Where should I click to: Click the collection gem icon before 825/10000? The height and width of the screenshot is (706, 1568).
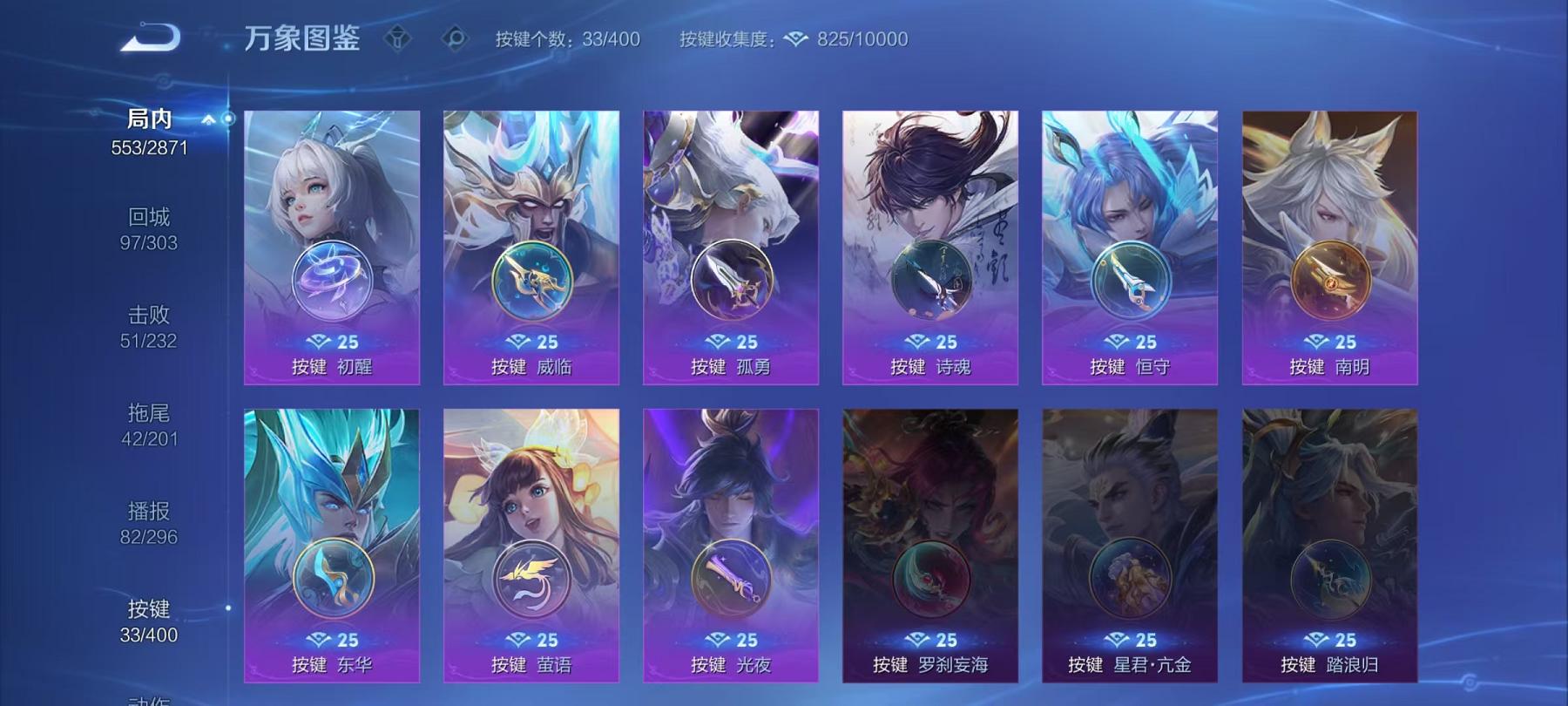point(794,38)
